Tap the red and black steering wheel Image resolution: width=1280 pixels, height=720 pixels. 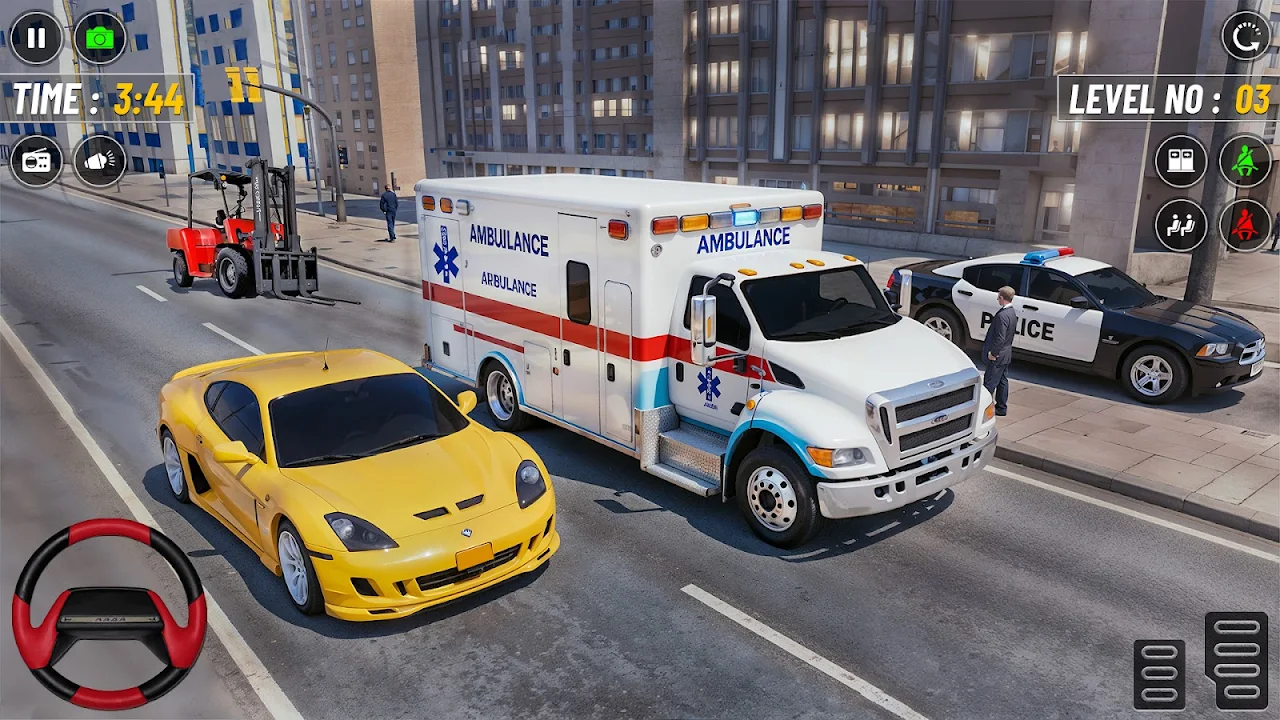pyautogui.click(x=109, y=613)
